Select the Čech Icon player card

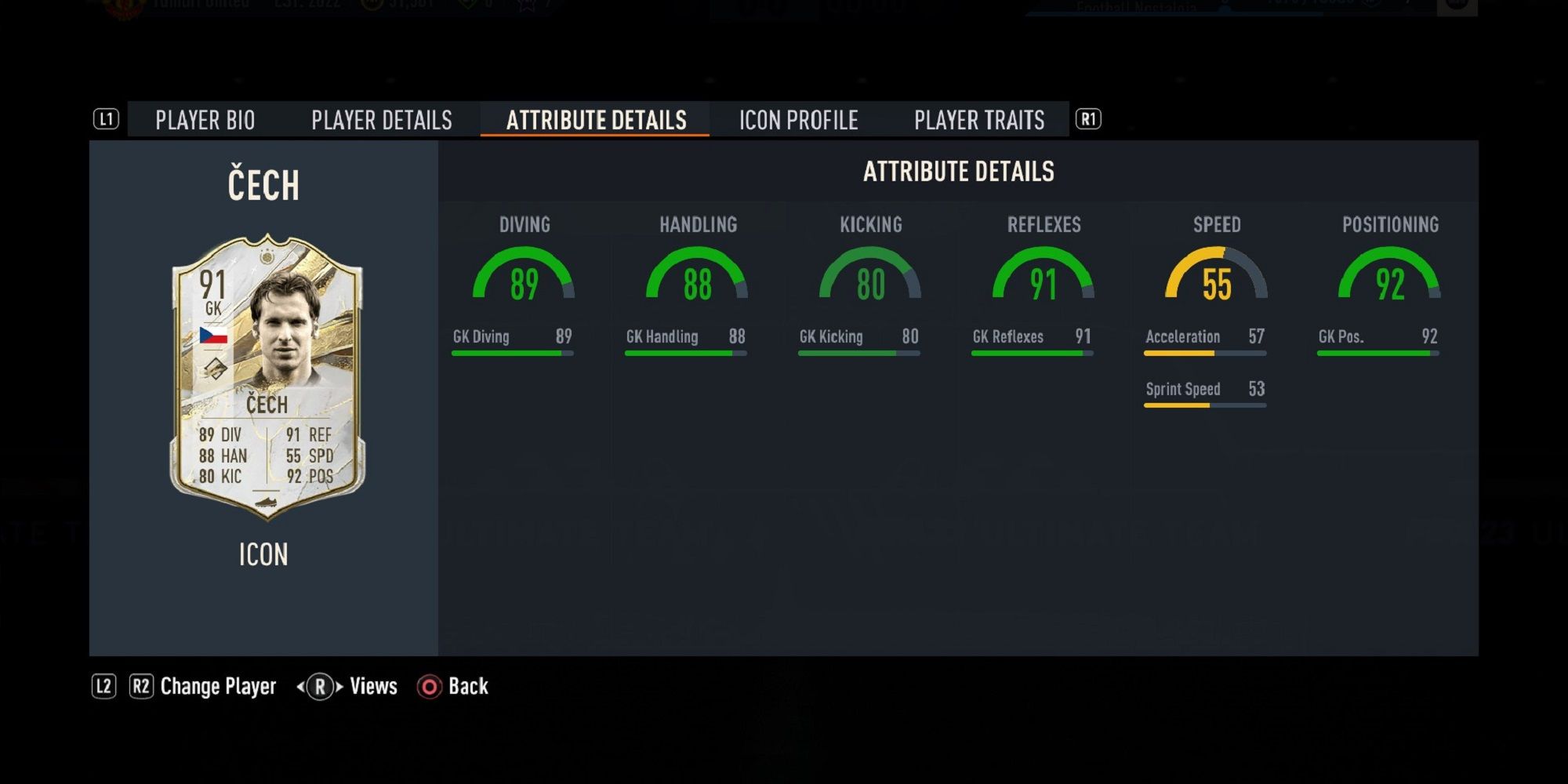pyautogui.click(x=267, y=376)
